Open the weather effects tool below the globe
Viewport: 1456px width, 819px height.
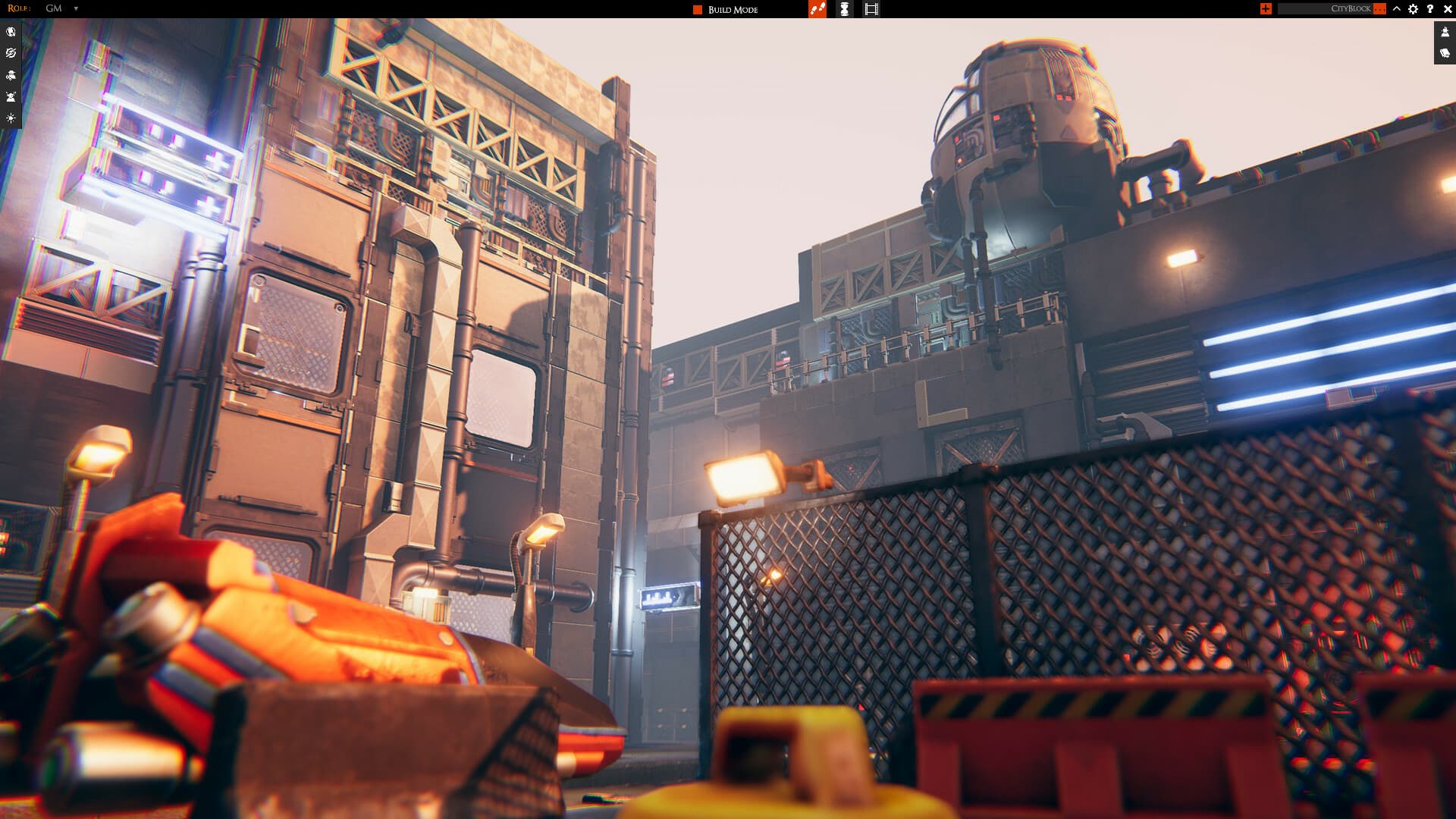pos(11,53)
